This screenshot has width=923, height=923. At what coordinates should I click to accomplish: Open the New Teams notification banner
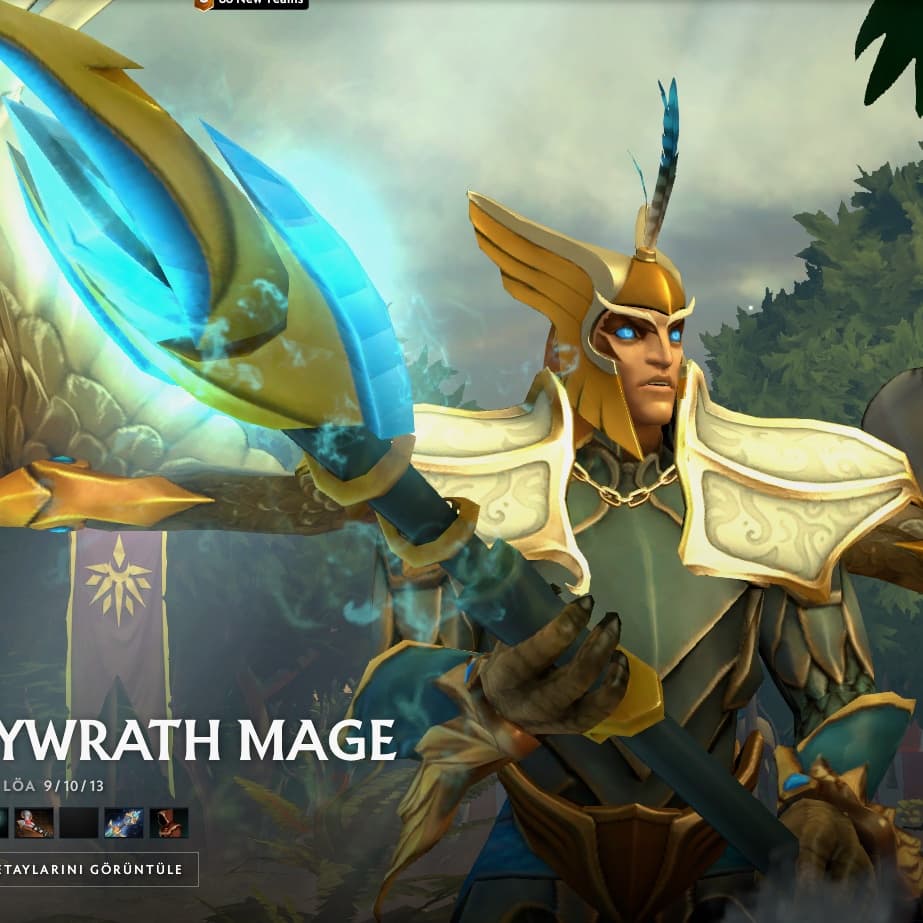251,4
